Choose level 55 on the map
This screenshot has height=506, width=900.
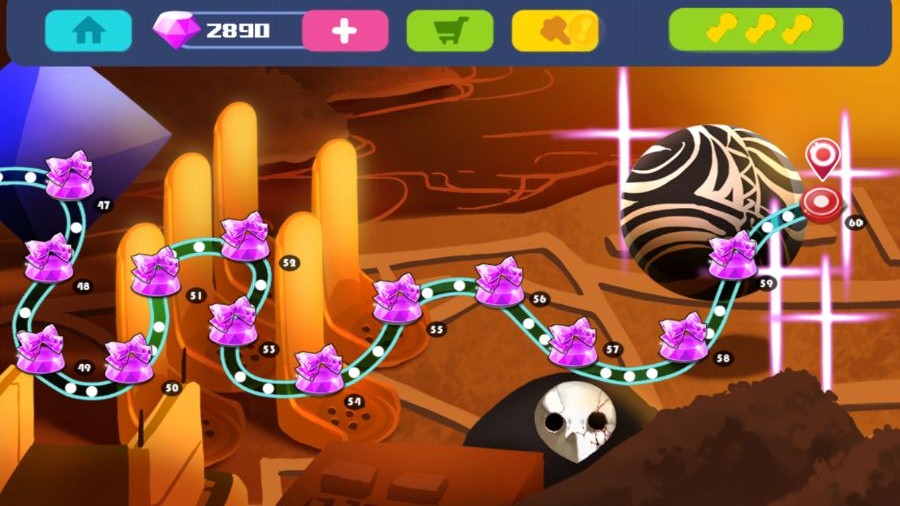[397, 299]
